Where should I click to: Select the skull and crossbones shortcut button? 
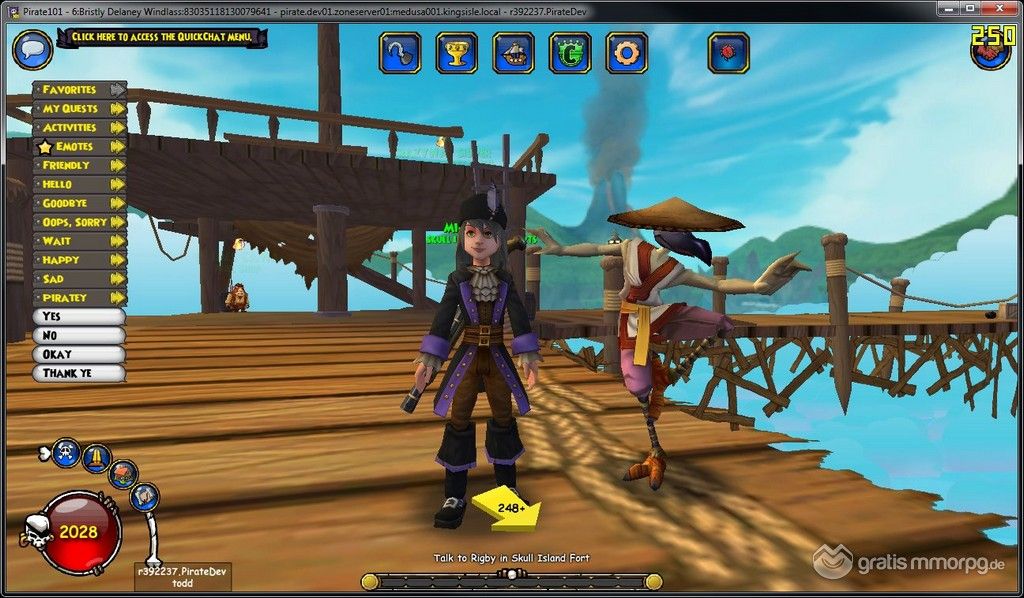point(67,451)
